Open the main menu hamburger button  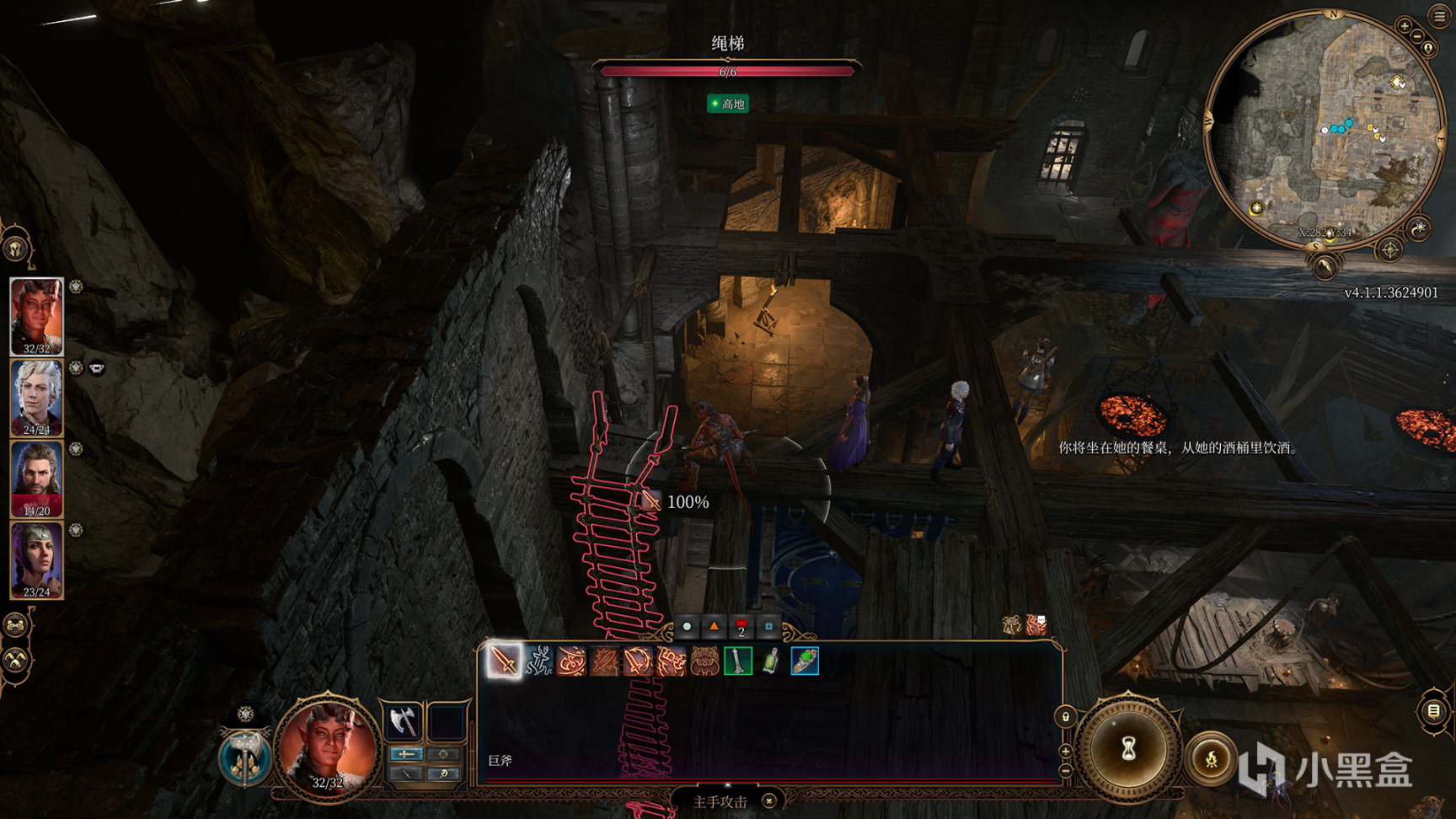tap(1438, 16)
